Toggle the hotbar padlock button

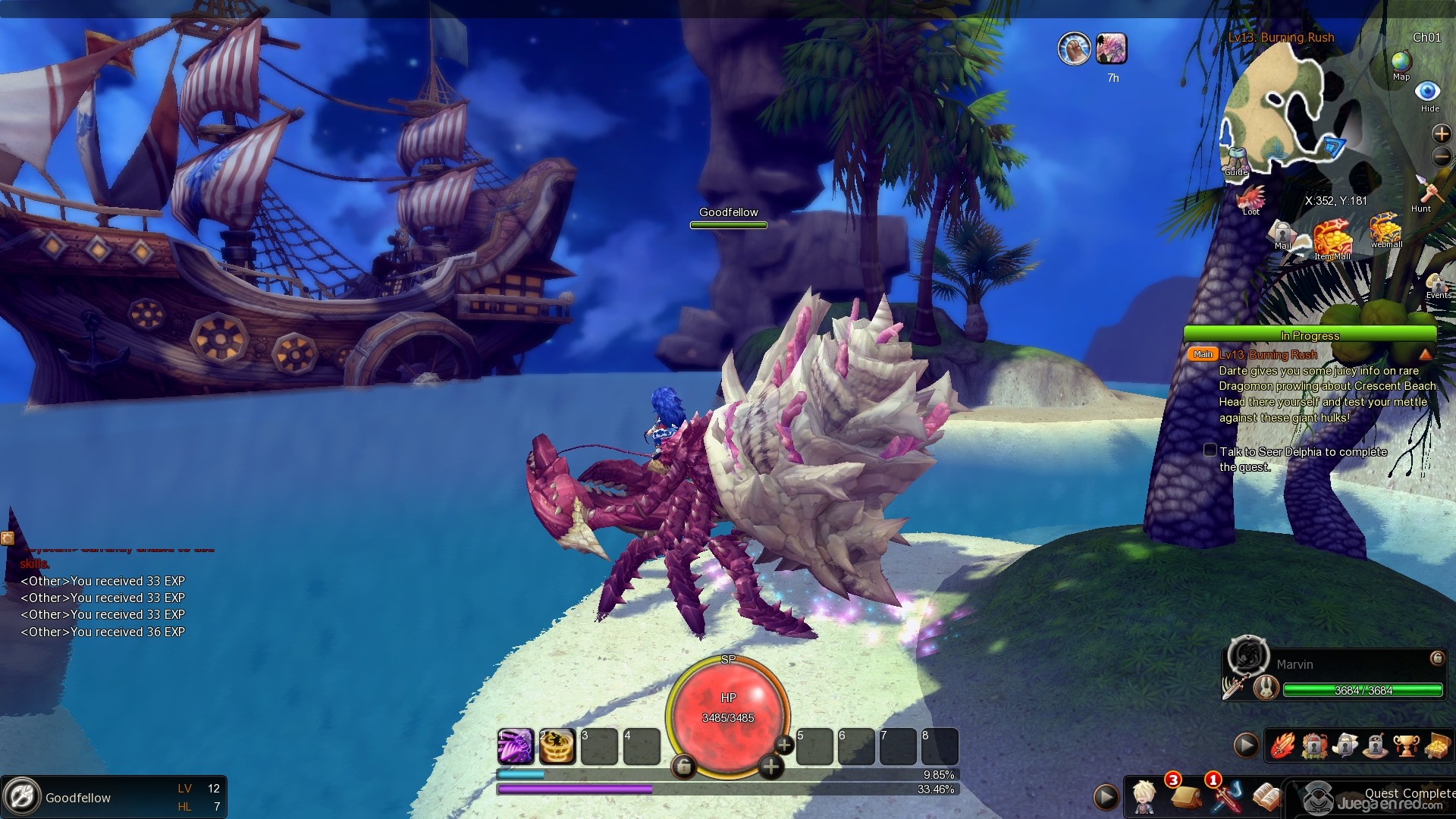[683, 767]
